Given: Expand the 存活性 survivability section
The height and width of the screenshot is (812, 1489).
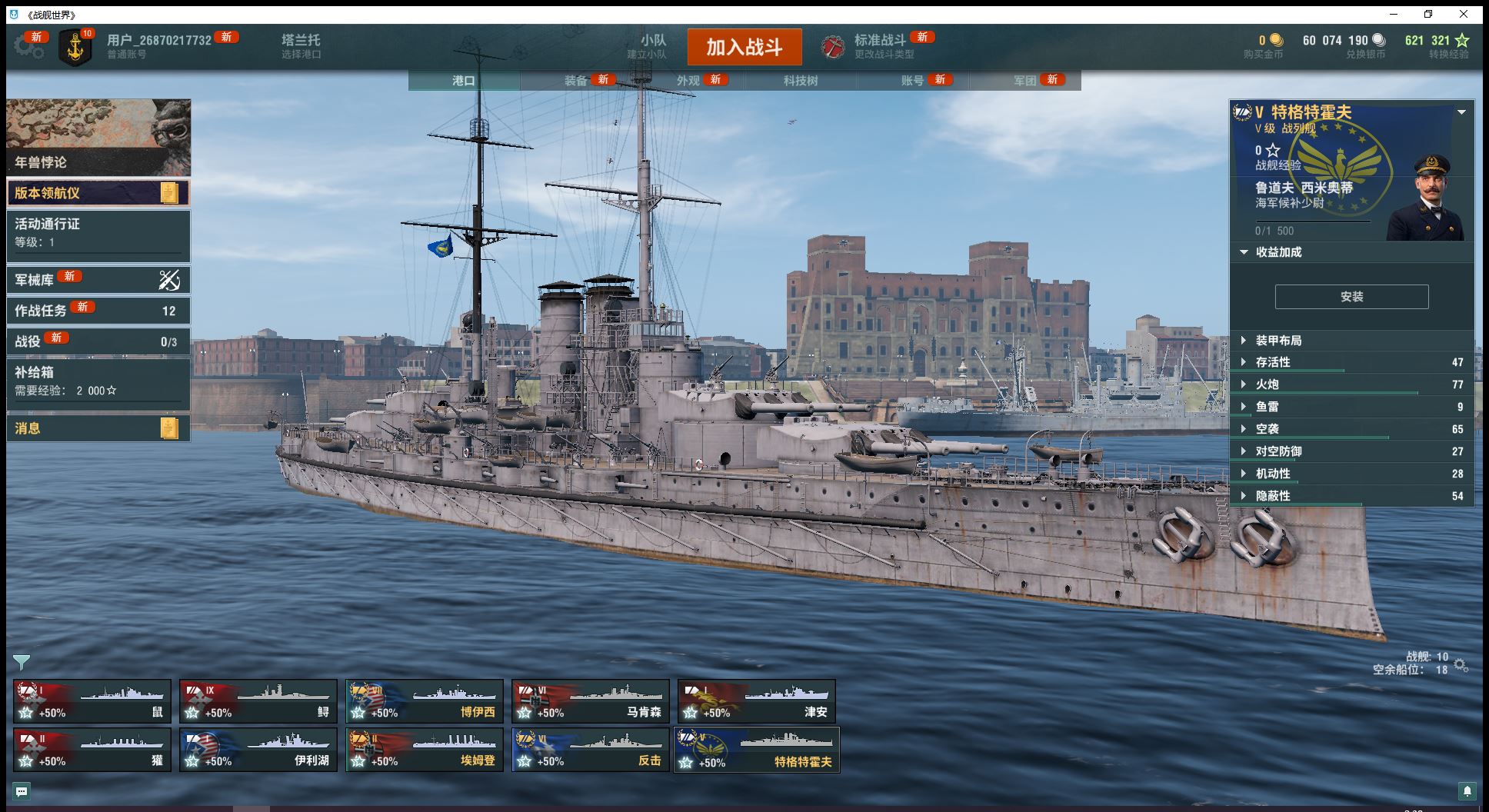Looking at the screenshot, I should tap(1272, 362).
